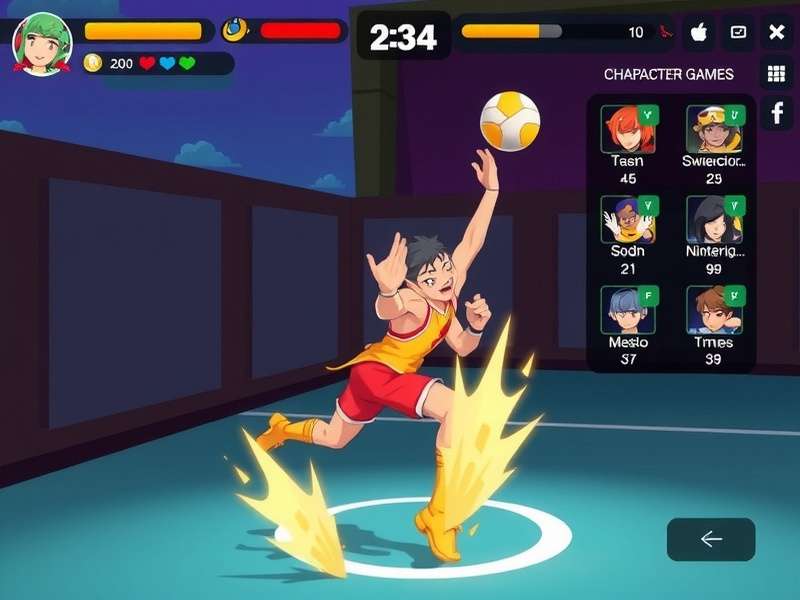Share via the Facebook icon
Viewport: 800px width, 600px height.
click(x=776, y=113)
